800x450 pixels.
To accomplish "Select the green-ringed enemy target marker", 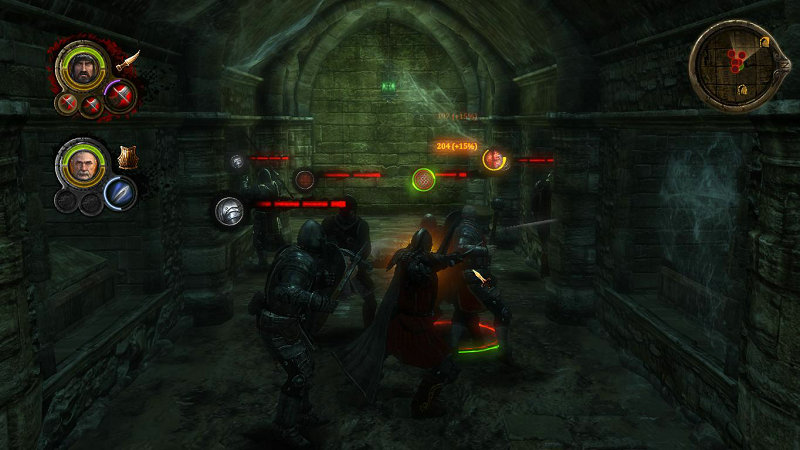I will [x=424, y=180].
